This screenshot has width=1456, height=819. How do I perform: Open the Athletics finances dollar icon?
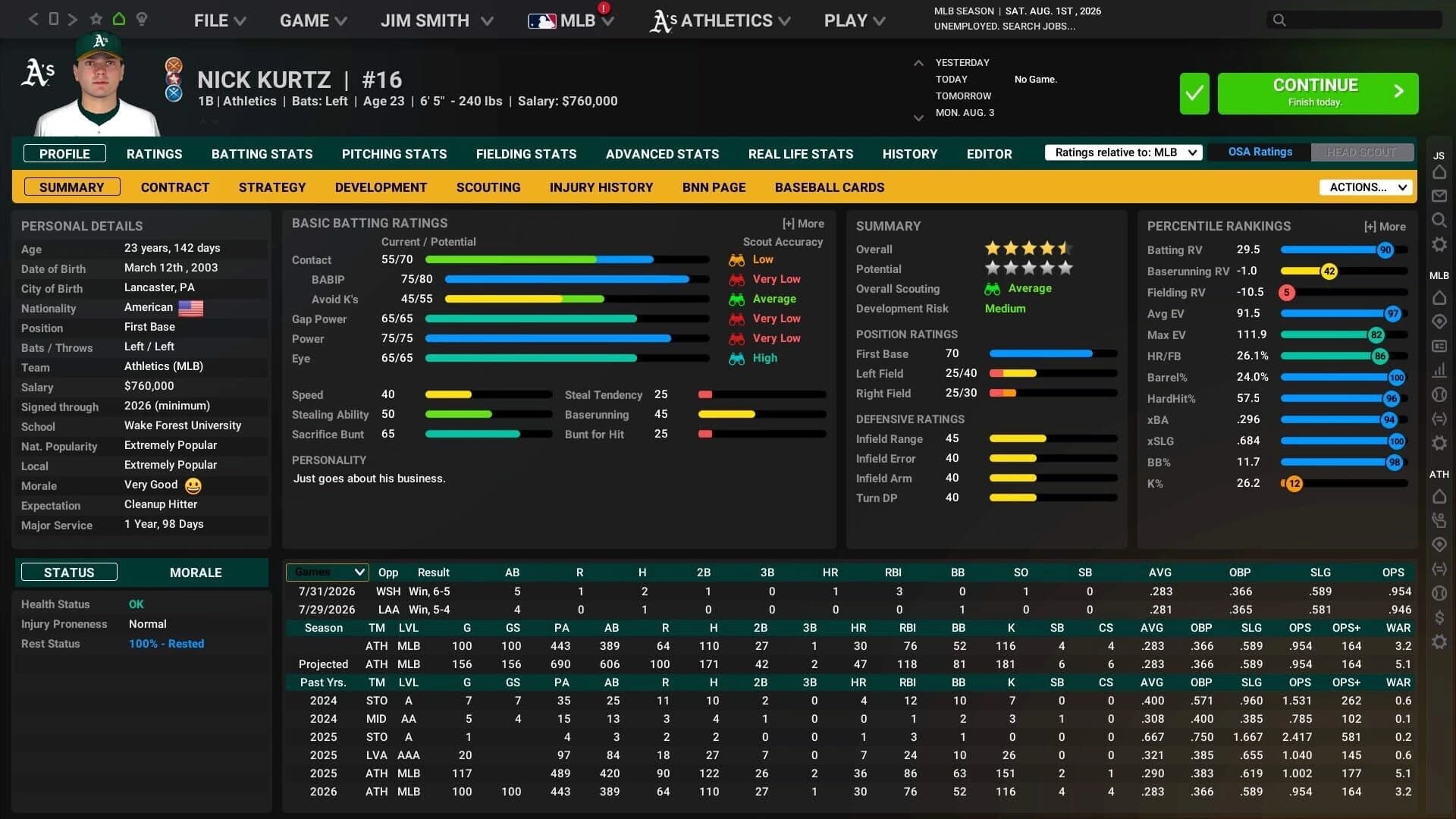(x=1439, y=617)
